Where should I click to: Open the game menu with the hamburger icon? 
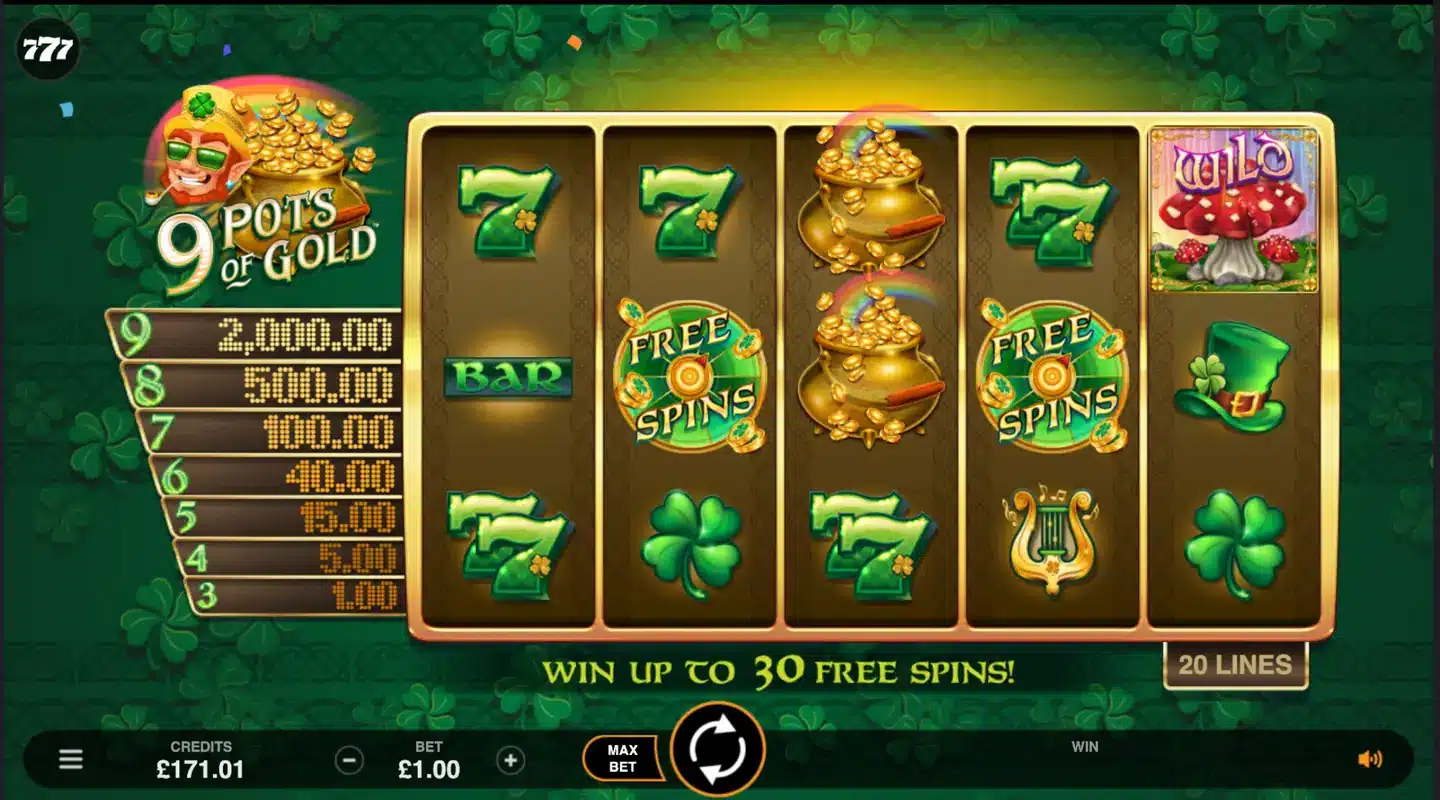(68, 760)
